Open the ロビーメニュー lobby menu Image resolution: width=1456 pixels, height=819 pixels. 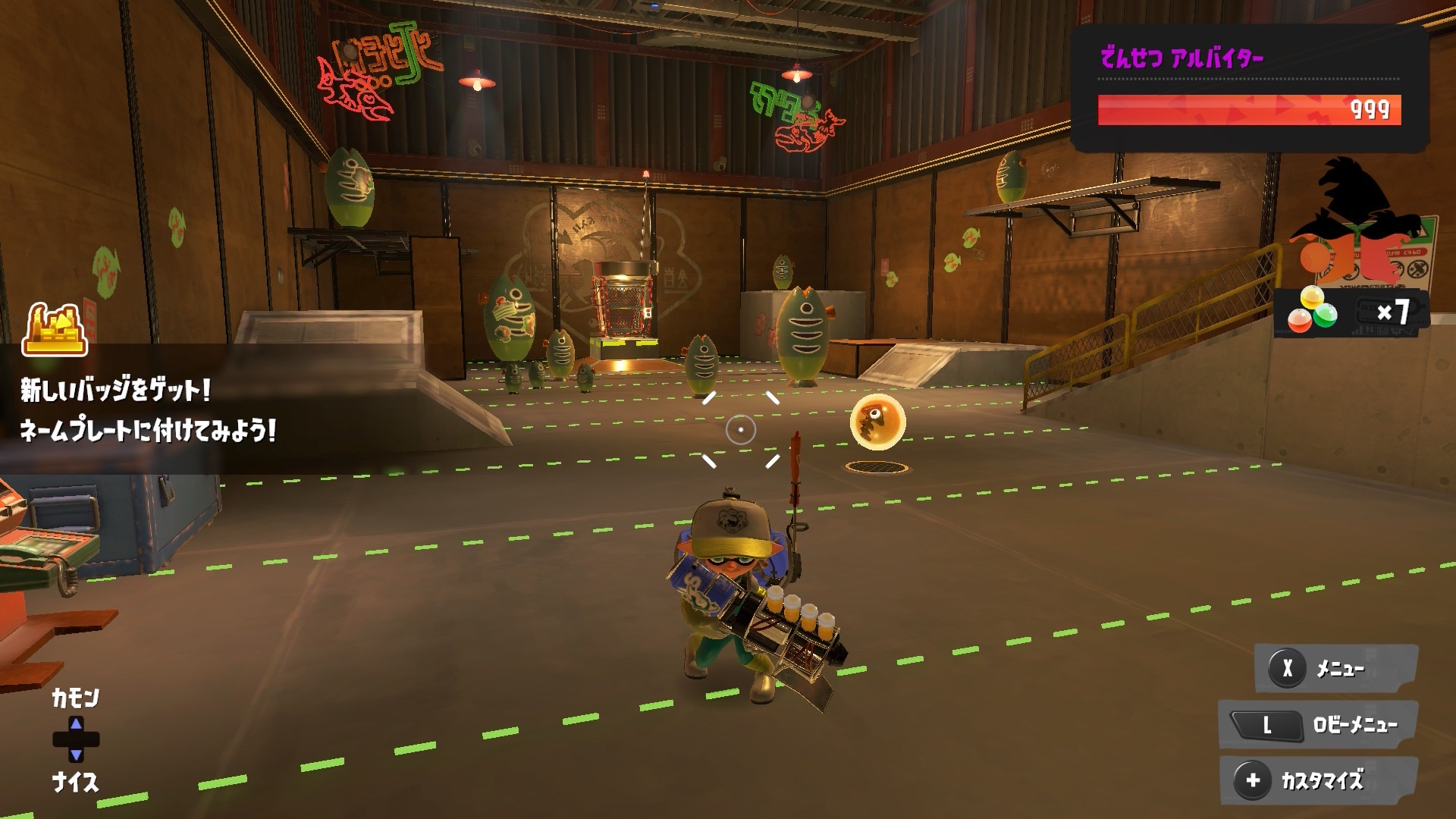pyautogui.click(x=1319, y=725)
